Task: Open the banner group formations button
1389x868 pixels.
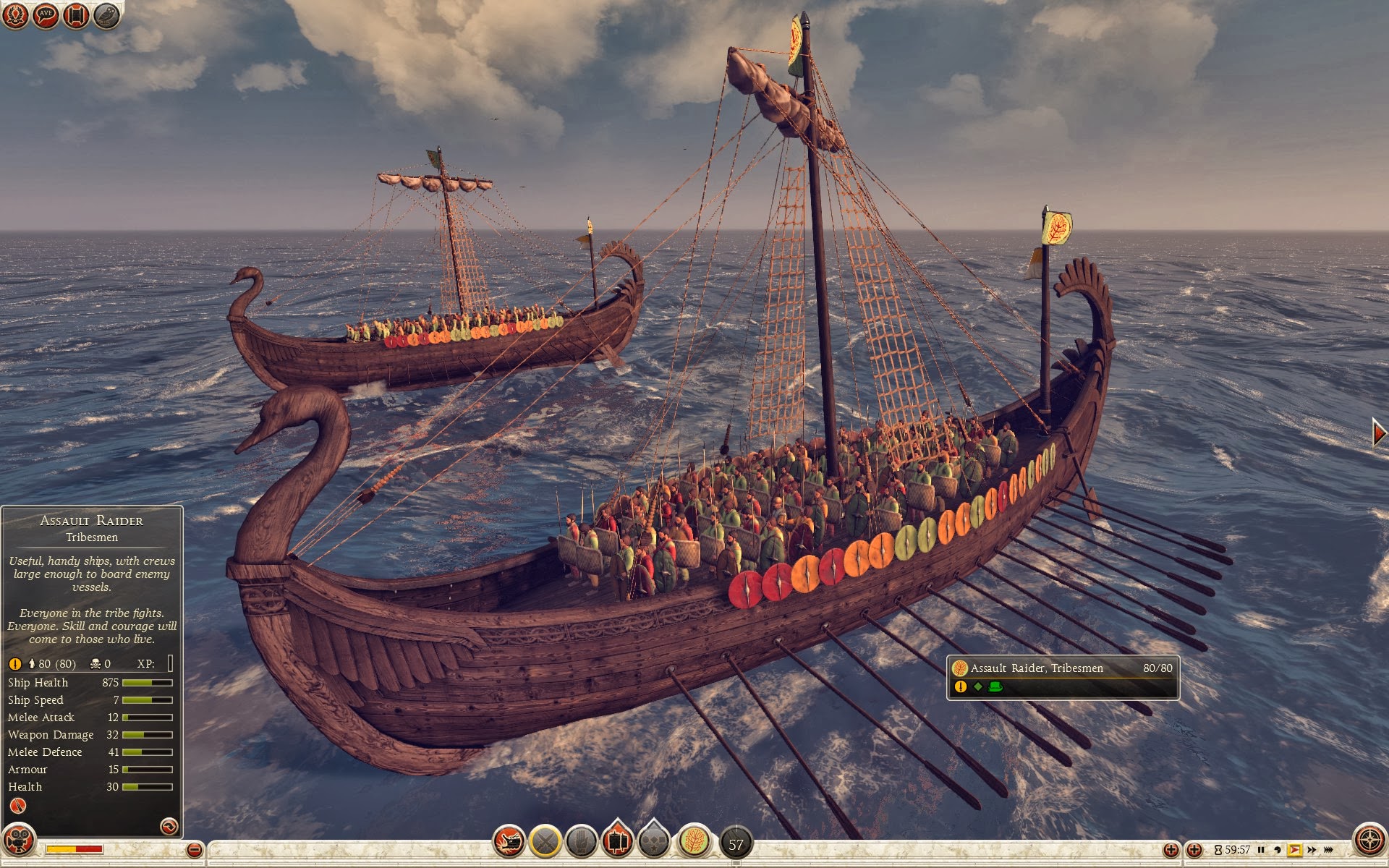Action: 617,841
